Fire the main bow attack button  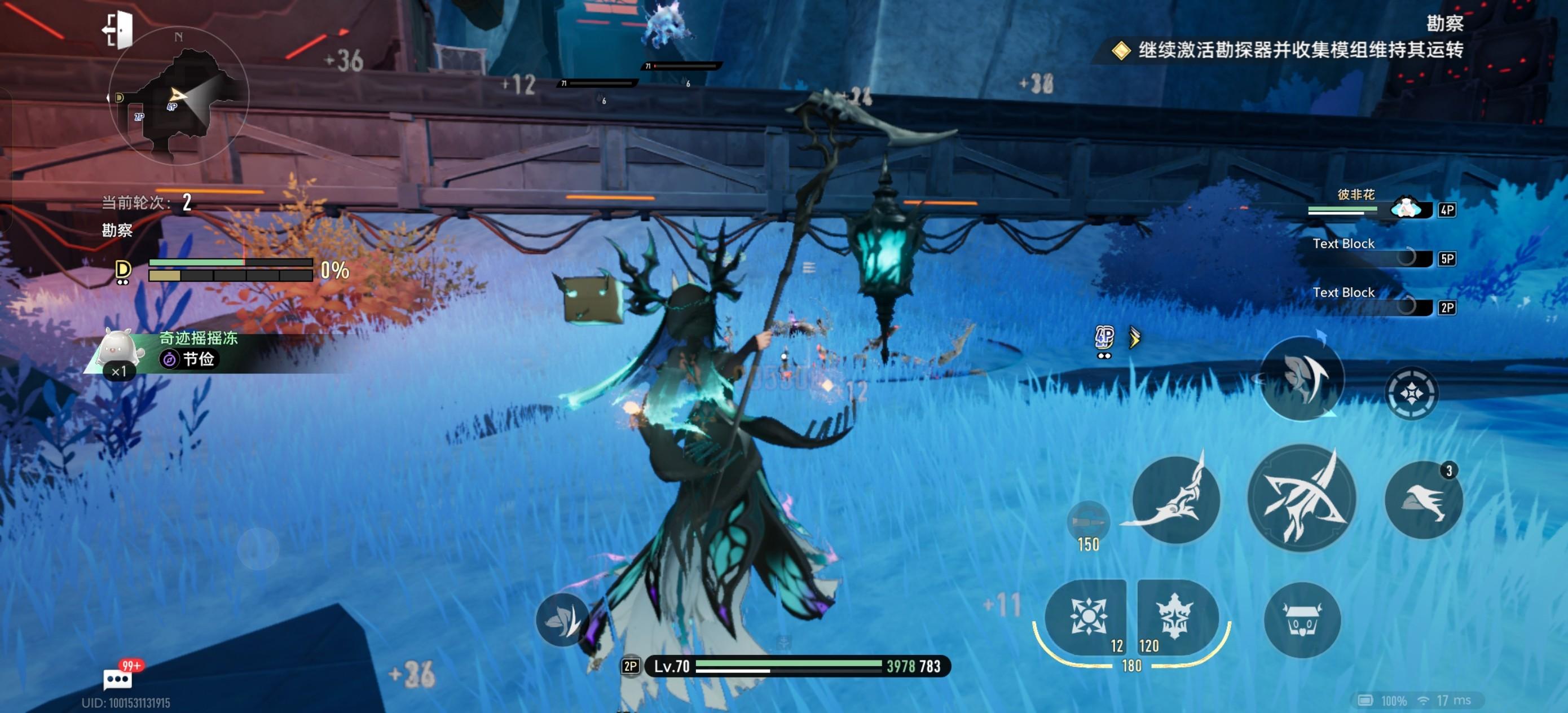(x=1301, y=498)
